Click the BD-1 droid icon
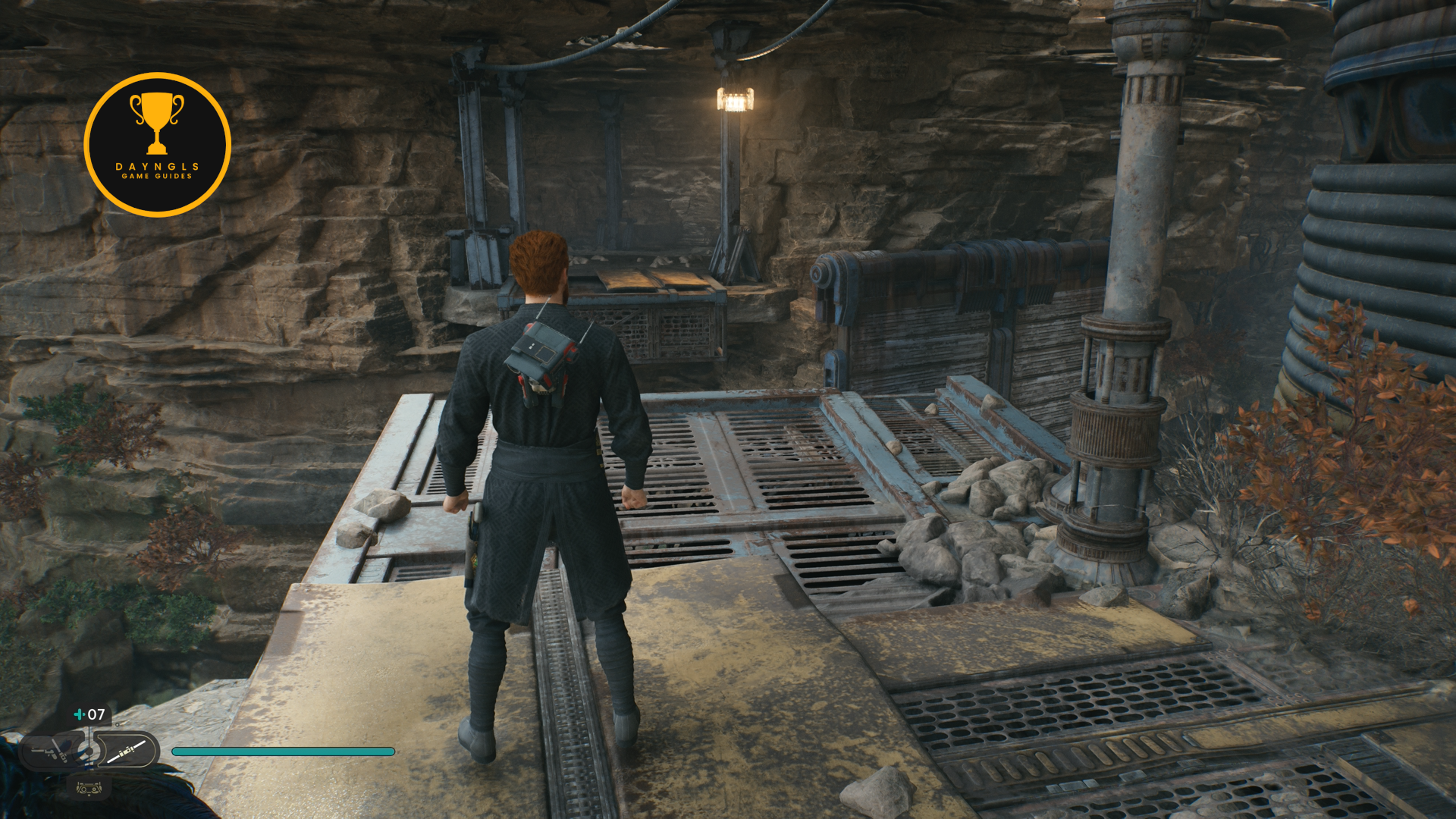Screen dimensions: 1456x819 (x=89, y=788)
